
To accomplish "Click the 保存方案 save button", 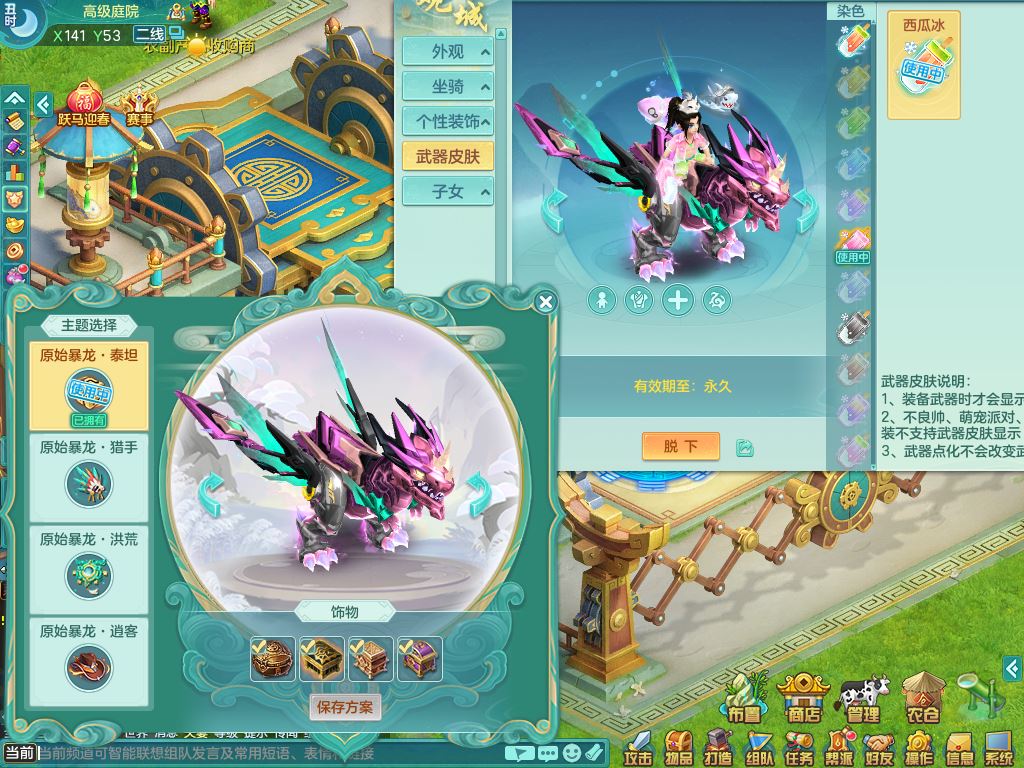I will point(345,707).
